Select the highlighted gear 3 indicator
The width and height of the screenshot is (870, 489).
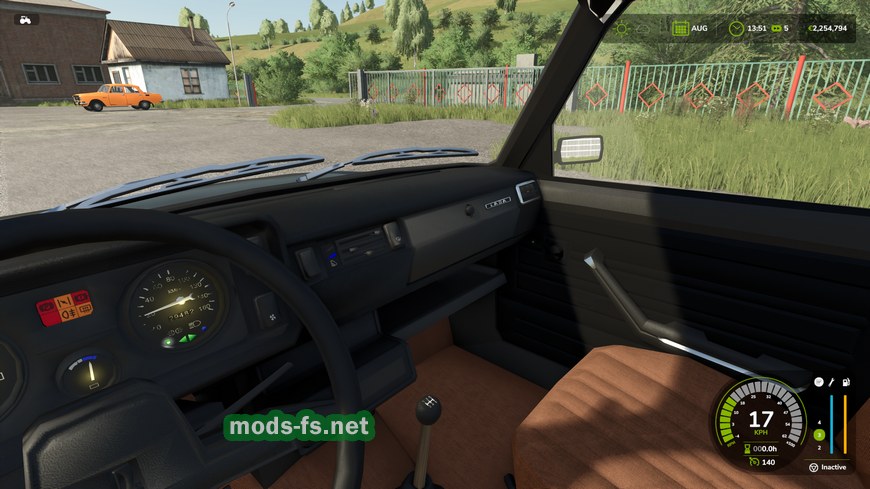point(819,435)
